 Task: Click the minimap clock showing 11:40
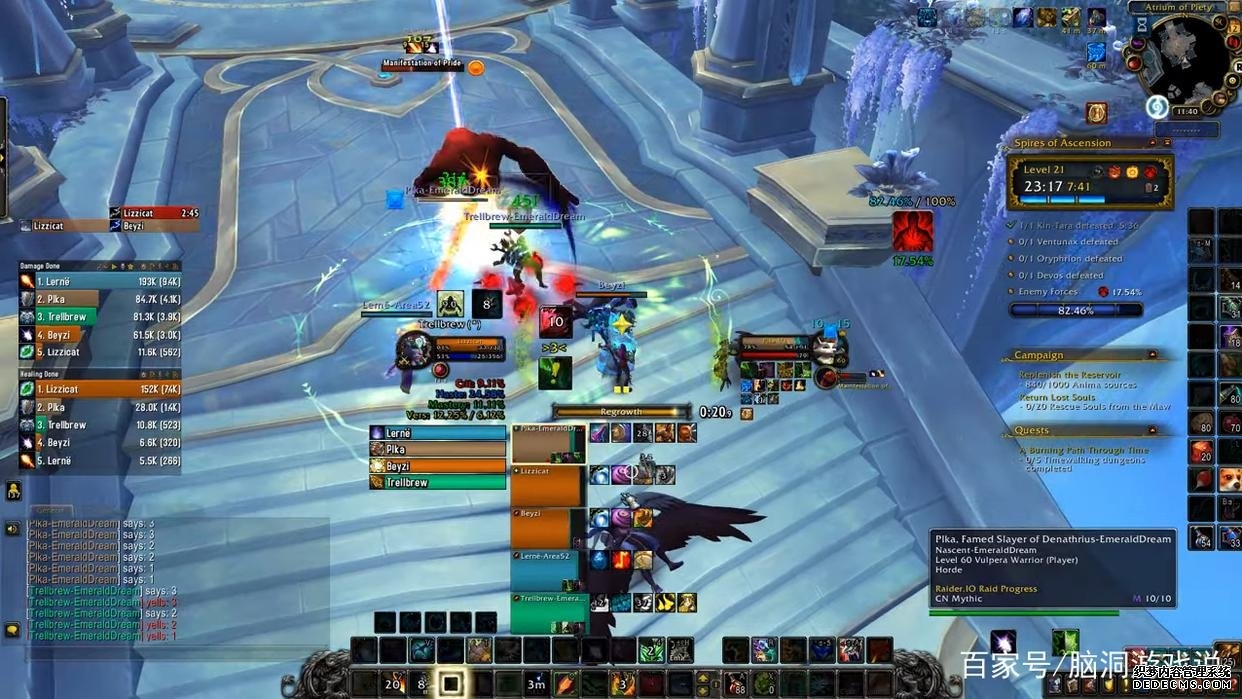pos(1186,111)
